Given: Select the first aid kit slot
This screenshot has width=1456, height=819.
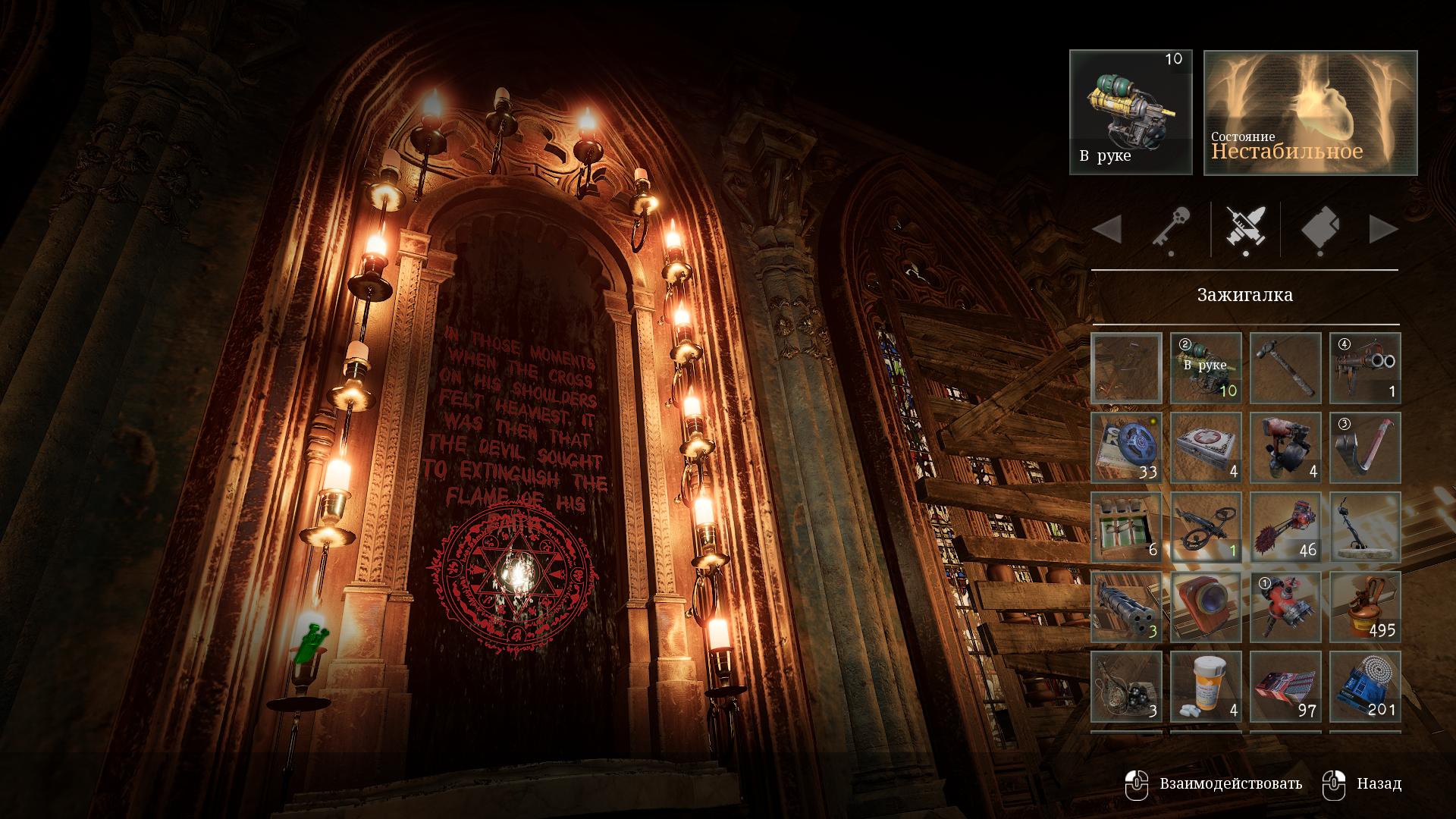Looking at the screenshot, I should pyautogui.click(x=1206, y=447).
